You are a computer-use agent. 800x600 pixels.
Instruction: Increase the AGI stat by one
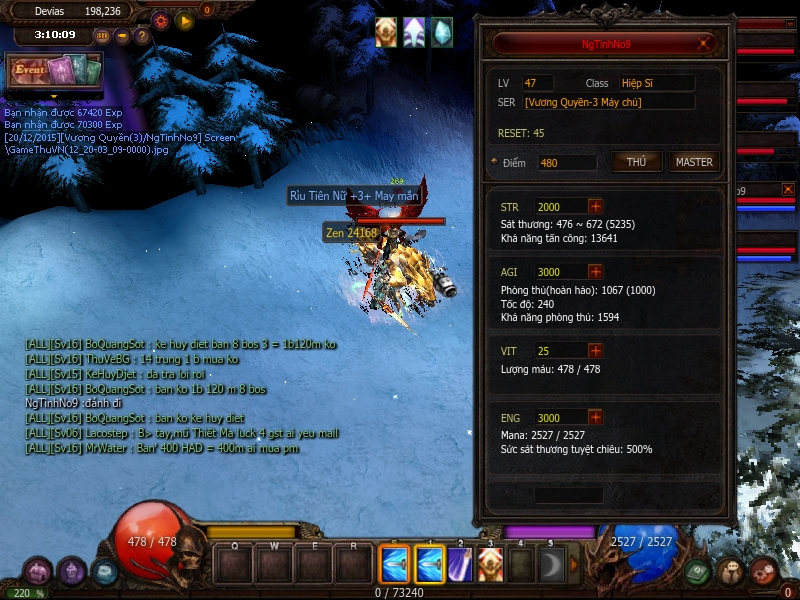(x=596, y=271)
